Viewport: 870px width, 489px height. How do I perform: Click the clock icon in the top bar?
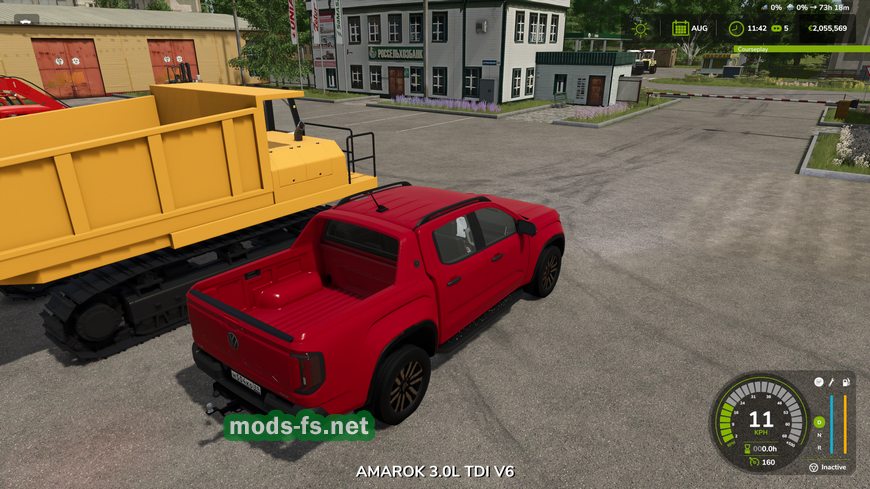(736, 28)
